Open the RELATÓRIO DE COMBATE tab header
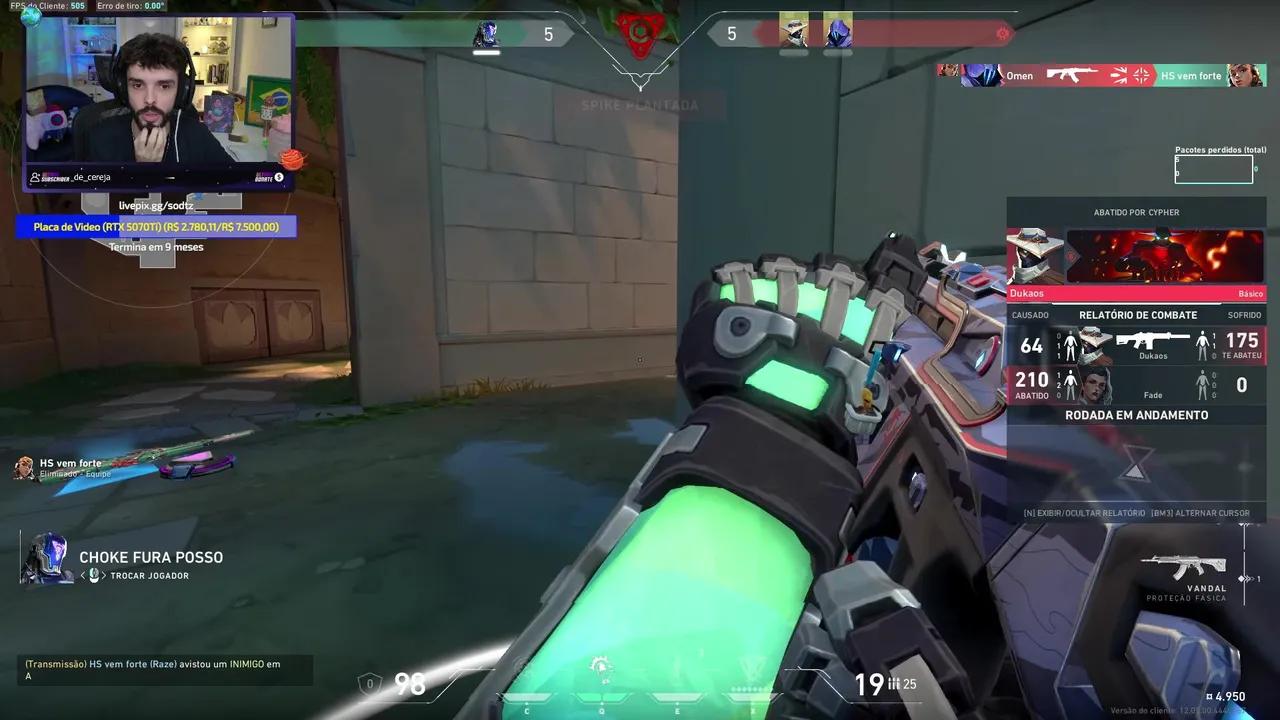The image size is (1280, 720). tap(1136, 314)
